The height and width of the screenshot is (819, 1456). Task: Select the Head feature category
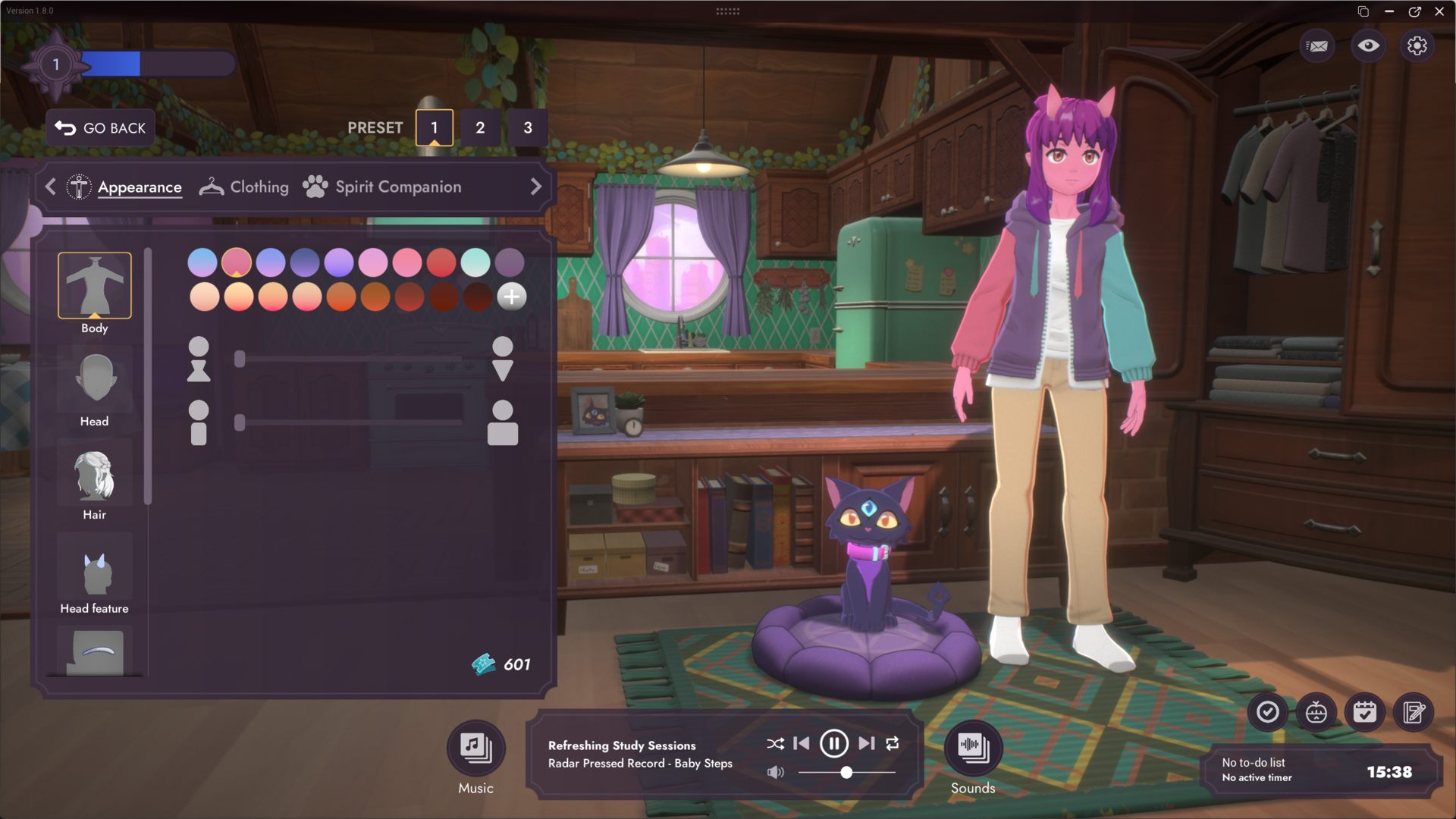95,575
